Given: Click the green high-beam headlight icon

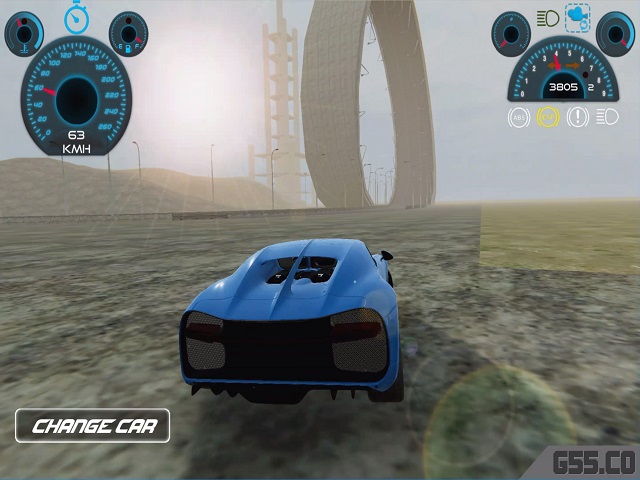Looking at the screenshot, I should [x=547, y=17].
